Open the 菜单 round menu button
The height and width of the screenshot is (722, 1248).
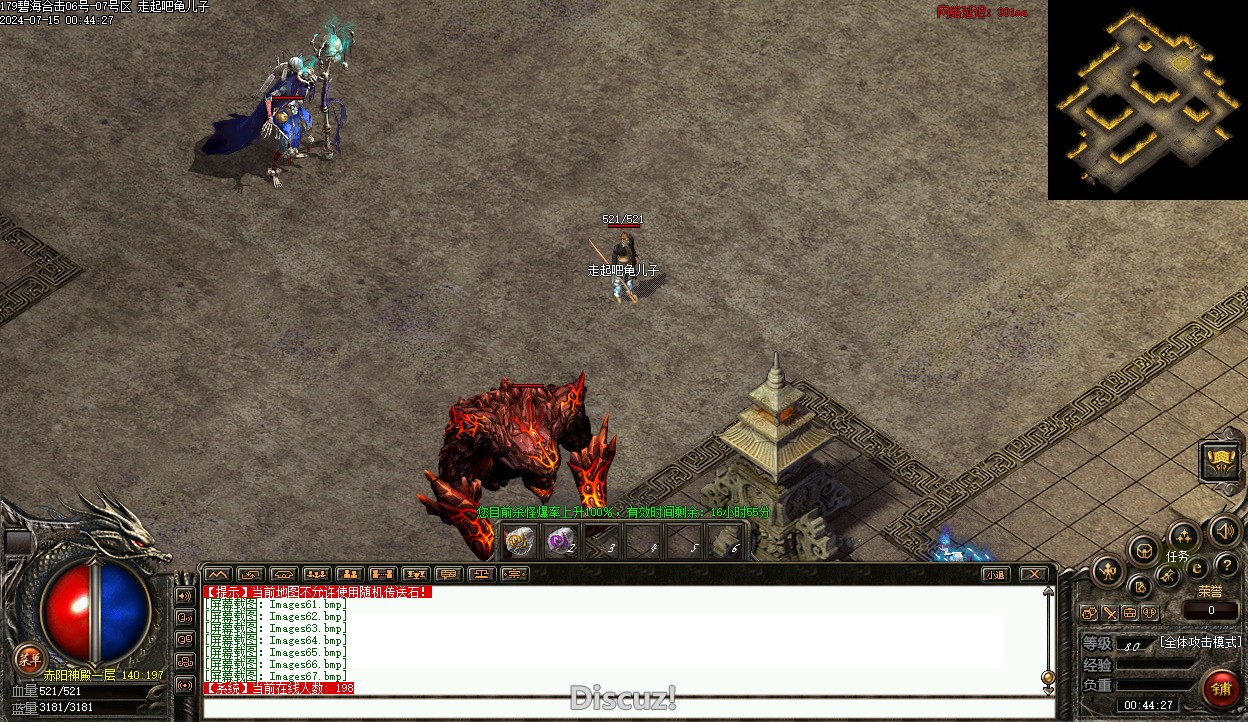point(28,658)
